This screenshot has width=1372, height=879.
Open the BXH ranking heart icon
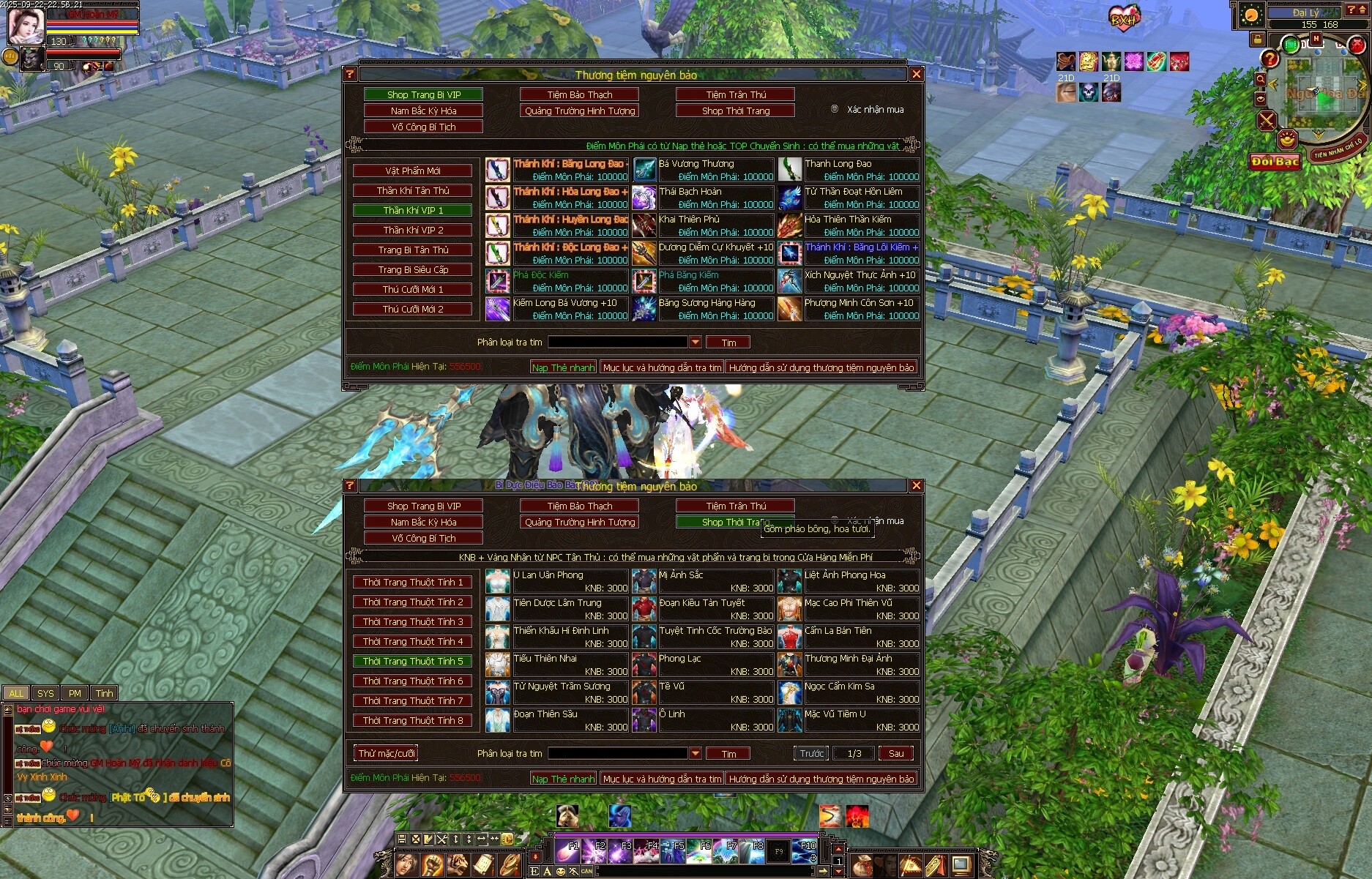[x=1123, y=19]
